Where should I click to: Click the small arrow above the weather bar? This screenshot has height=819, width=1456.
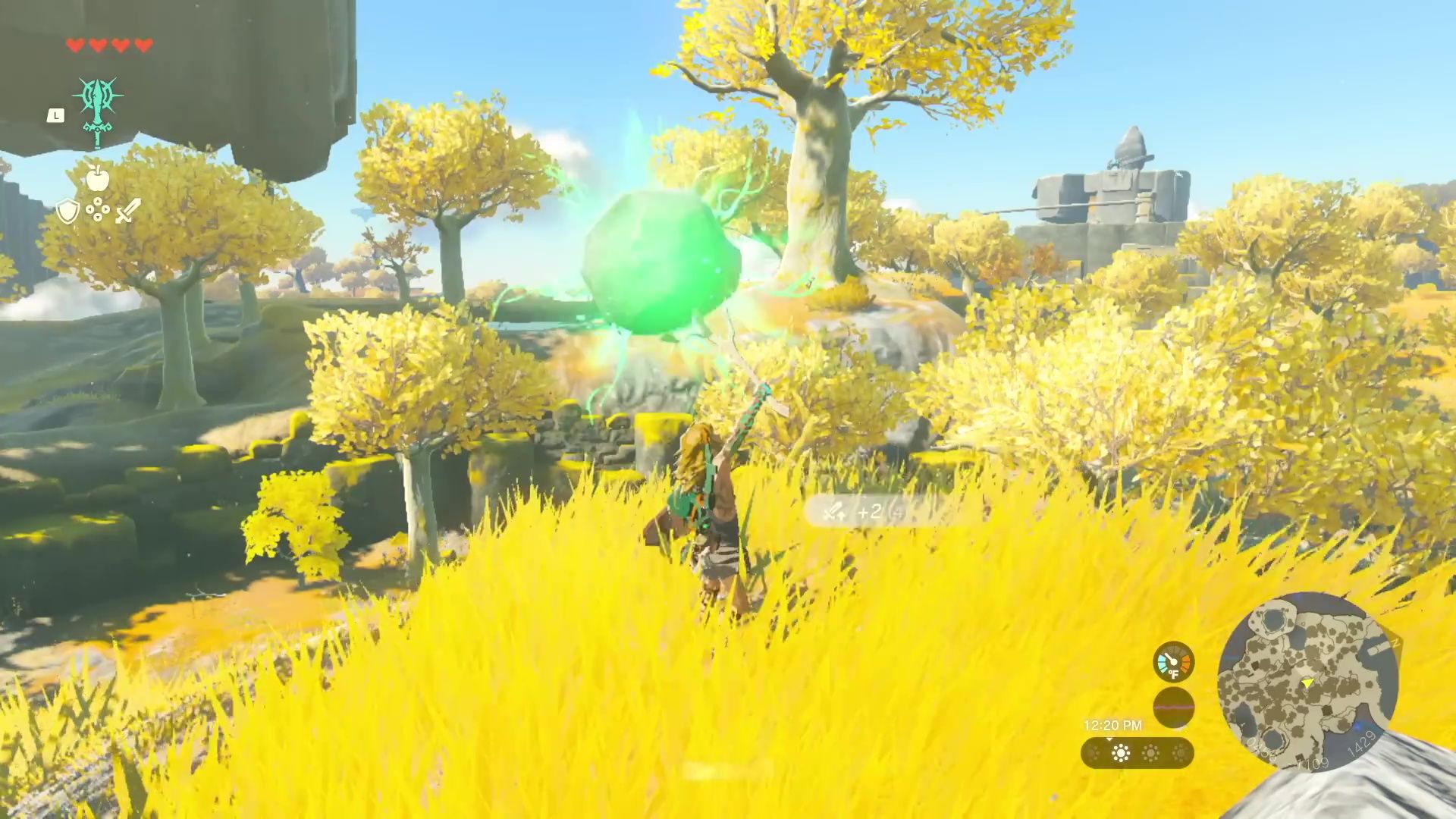coord(1110,739)
